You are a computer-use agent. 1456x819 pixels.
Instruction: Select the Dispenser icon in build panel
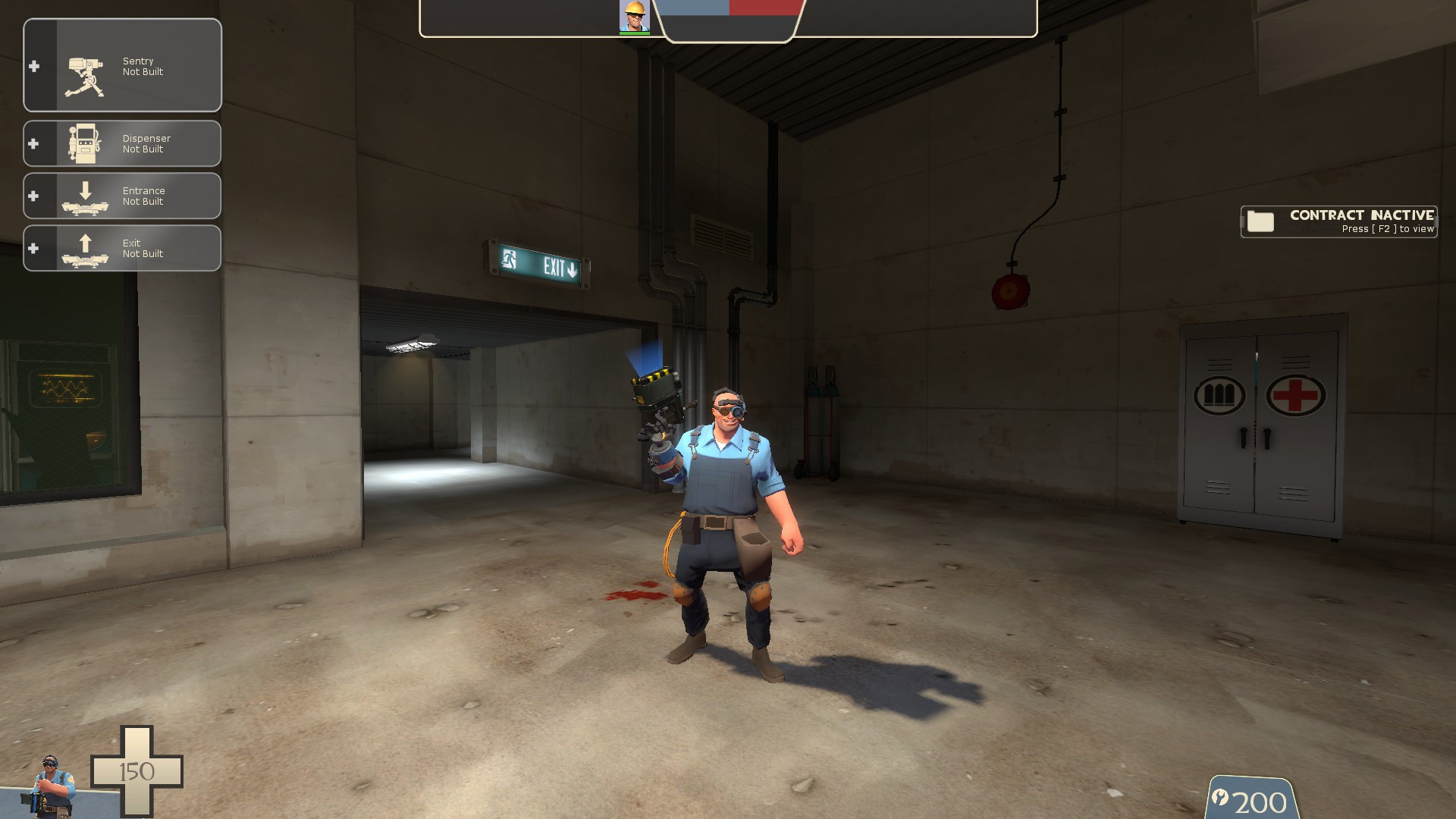[x=85, y=143]
